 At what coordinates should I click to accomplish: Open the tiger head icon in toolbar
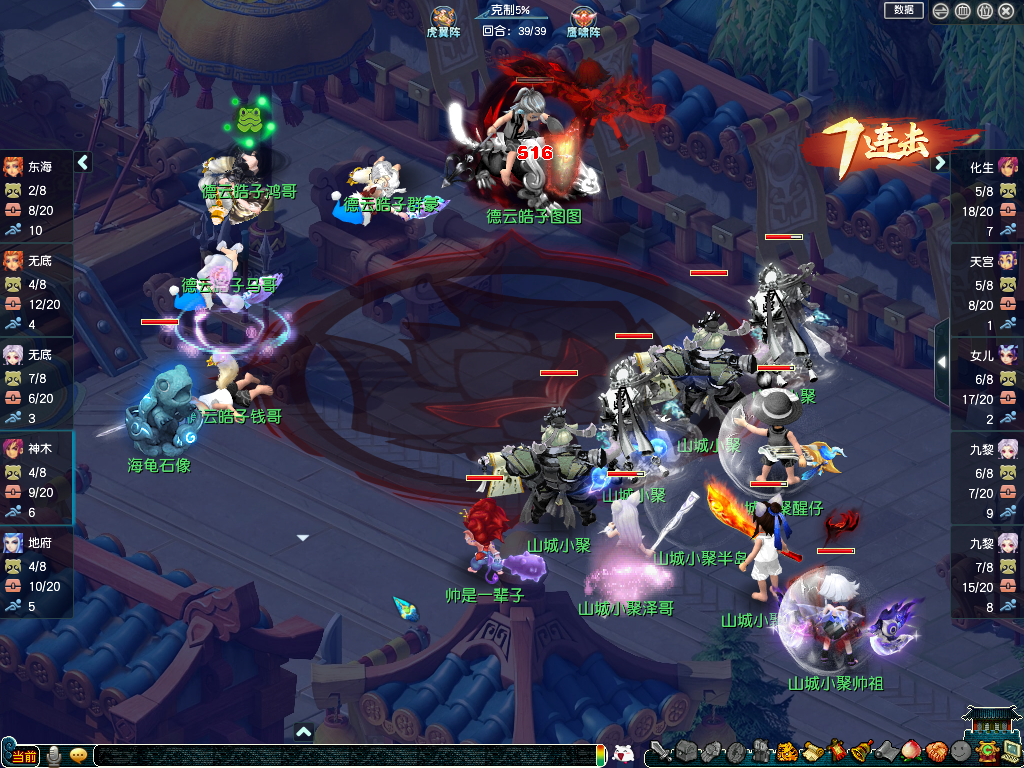click(787, 751)
